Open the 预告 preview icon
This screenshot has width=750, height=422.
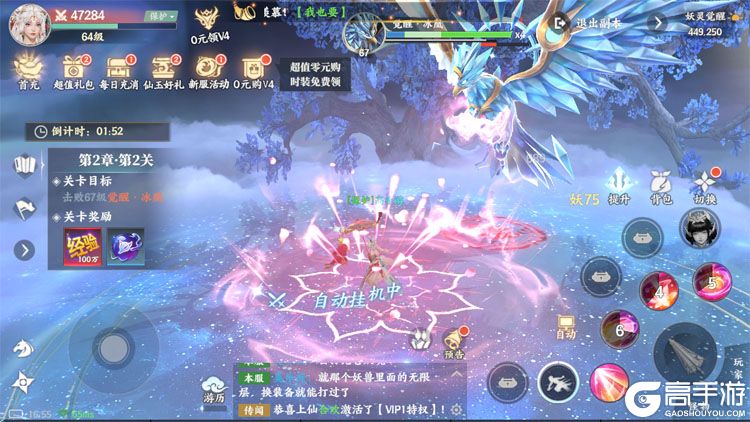coord(456,341)
